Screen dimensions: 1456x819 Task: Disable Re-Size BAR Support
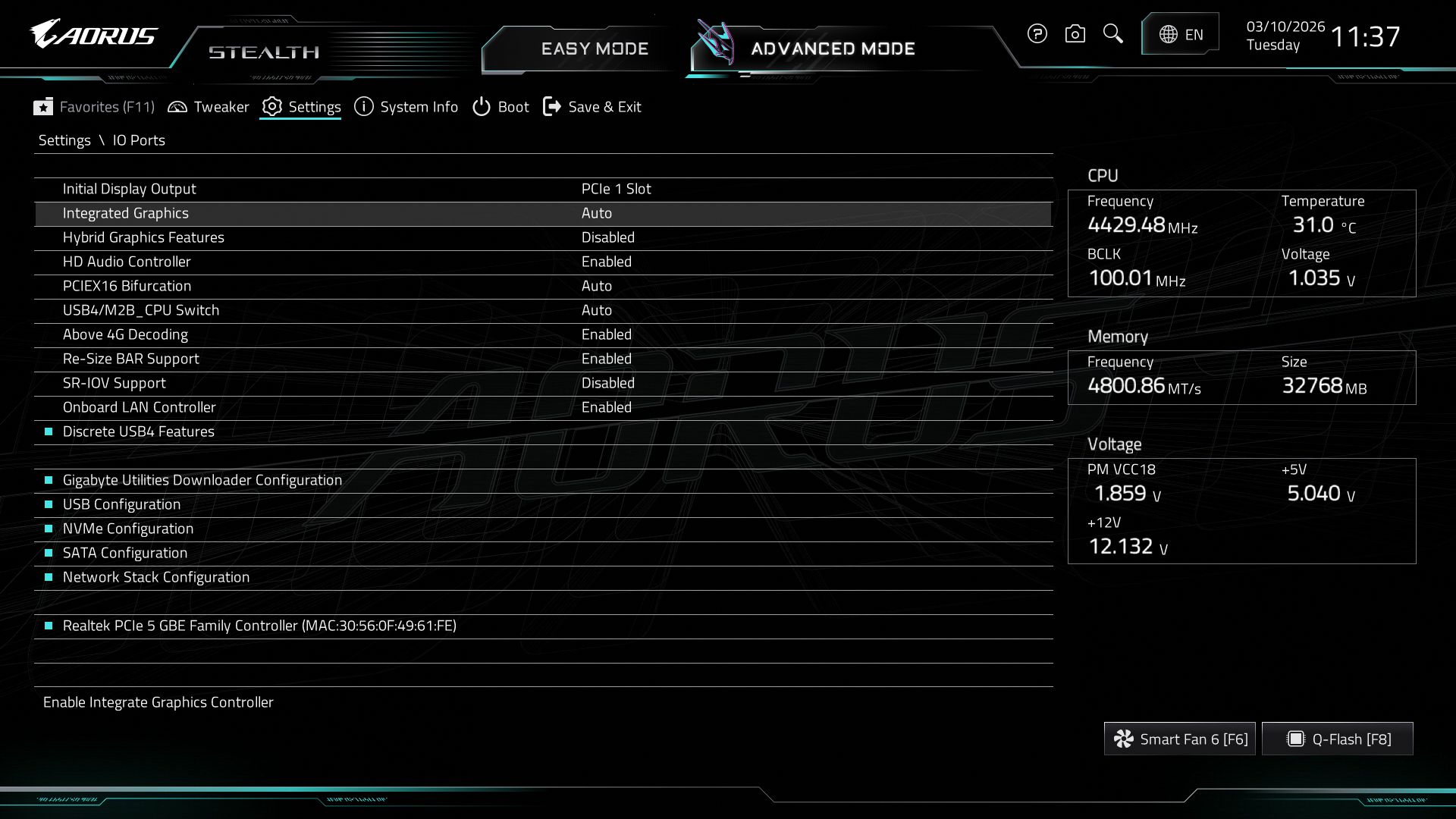607,358
